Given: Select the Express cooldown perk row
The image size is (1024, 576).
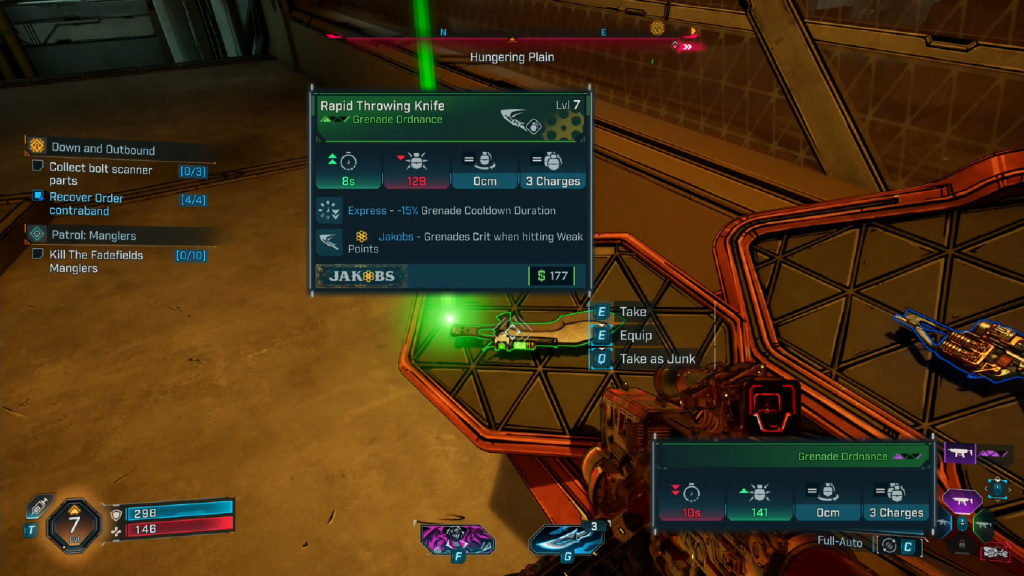Looking at the screenshot, I should pyautogui.click(x=451, y=211).
